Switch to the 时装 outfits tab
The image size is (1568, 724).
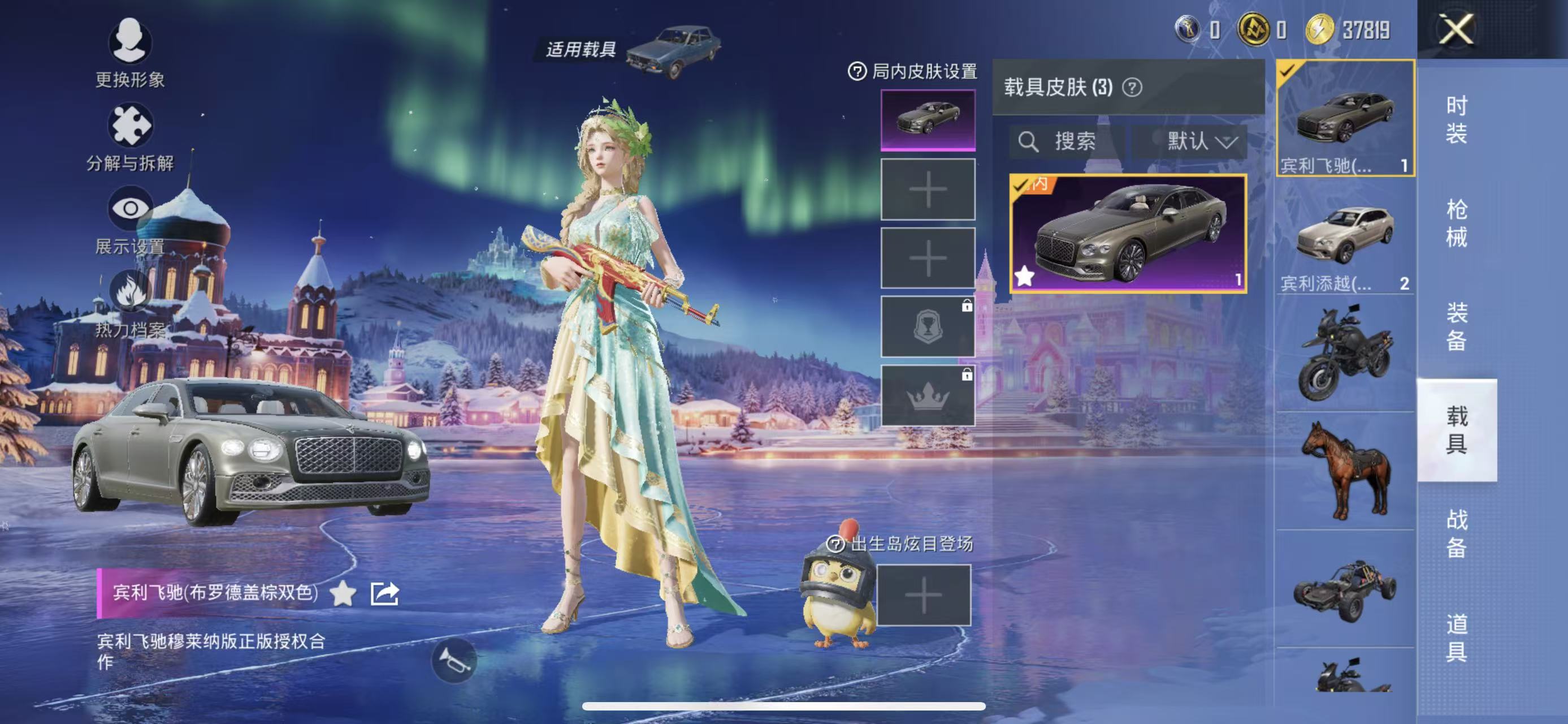1456,119
